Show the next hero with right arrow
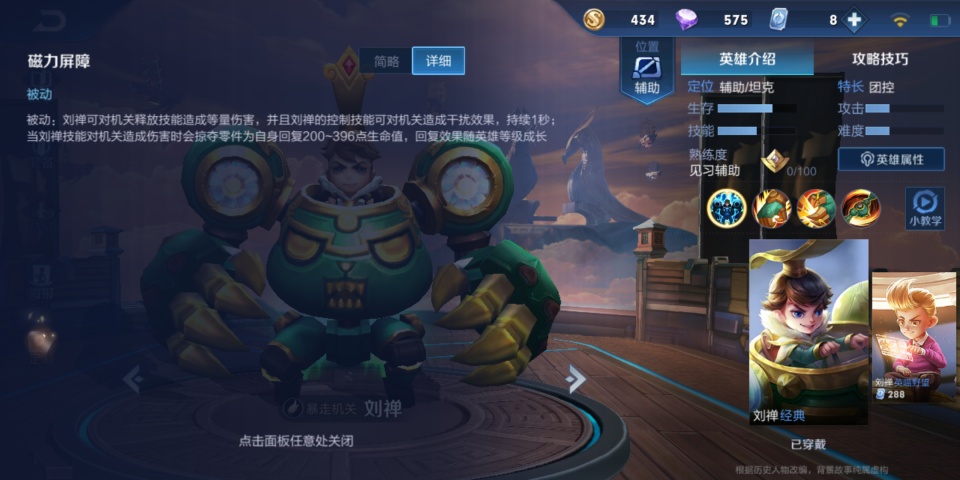The height and width of the screenshot is (480, 960). (x=574, y=378)
